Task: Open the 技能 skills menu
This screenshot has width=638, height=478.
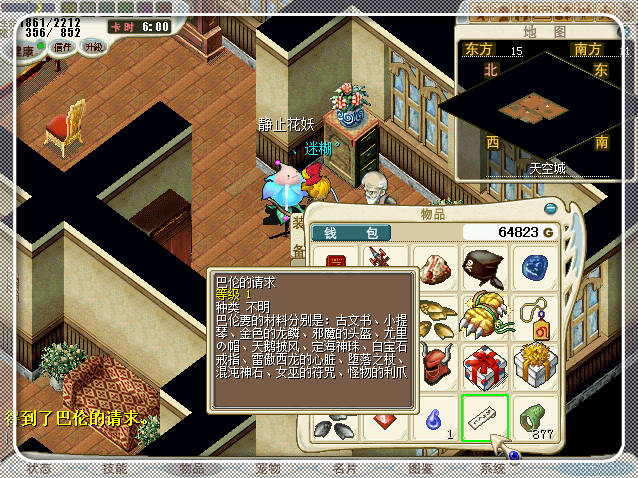Action: (115, 468)
